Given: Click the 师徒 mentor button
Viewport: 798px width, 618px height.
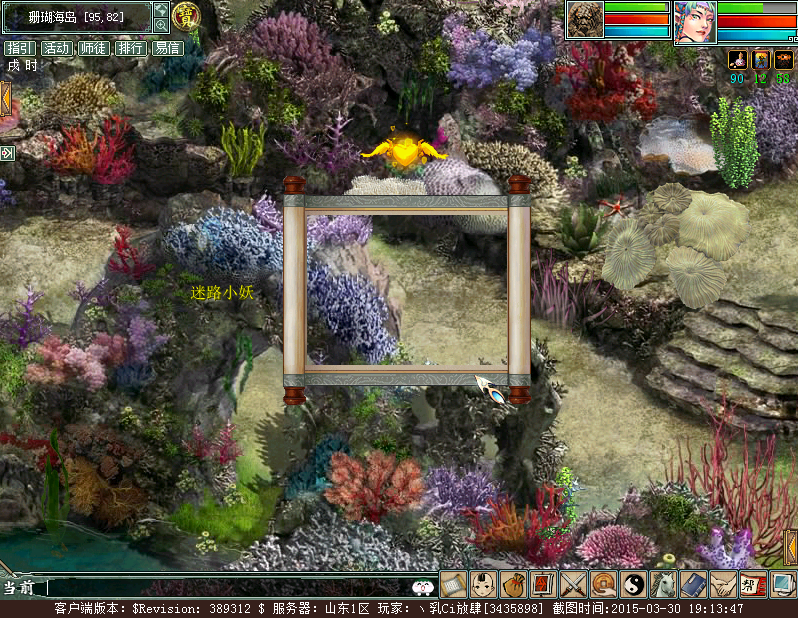Looking at the screenshot, I should click(x=93, y=48).
